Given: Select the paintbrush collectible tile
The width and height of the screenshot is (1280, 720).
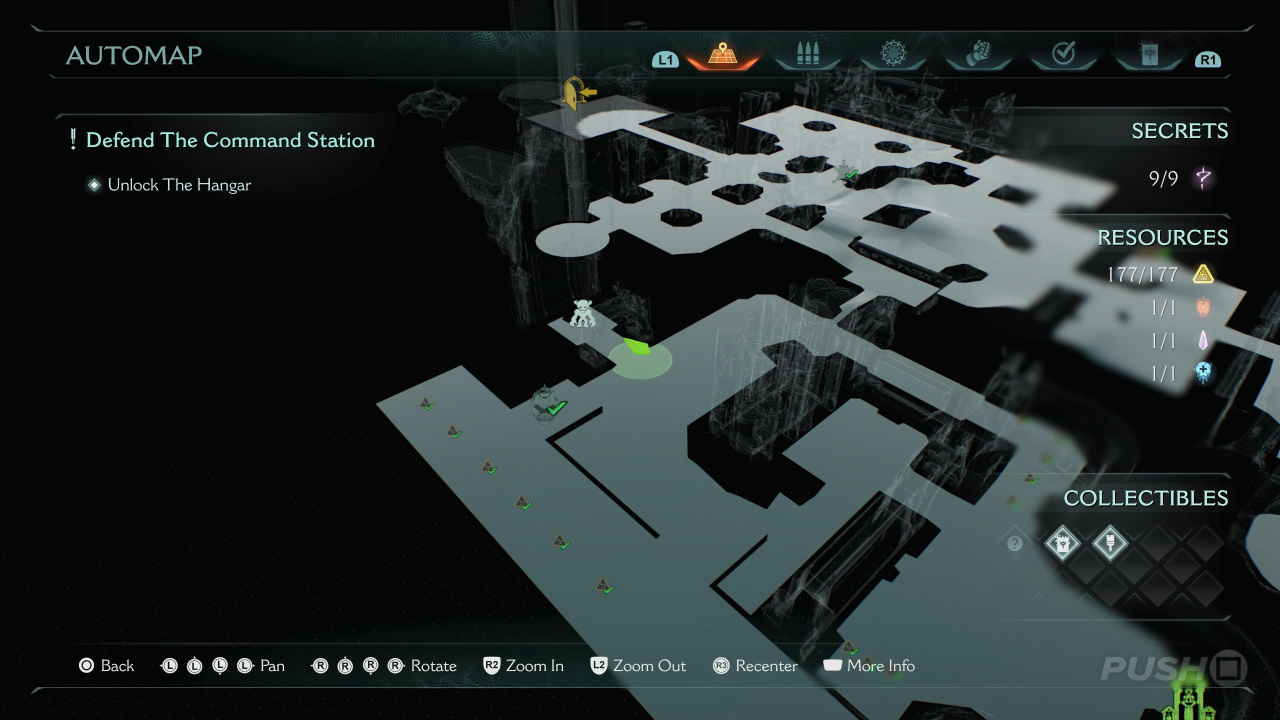Looking at the screenshot, I should tap(1110, 543).
